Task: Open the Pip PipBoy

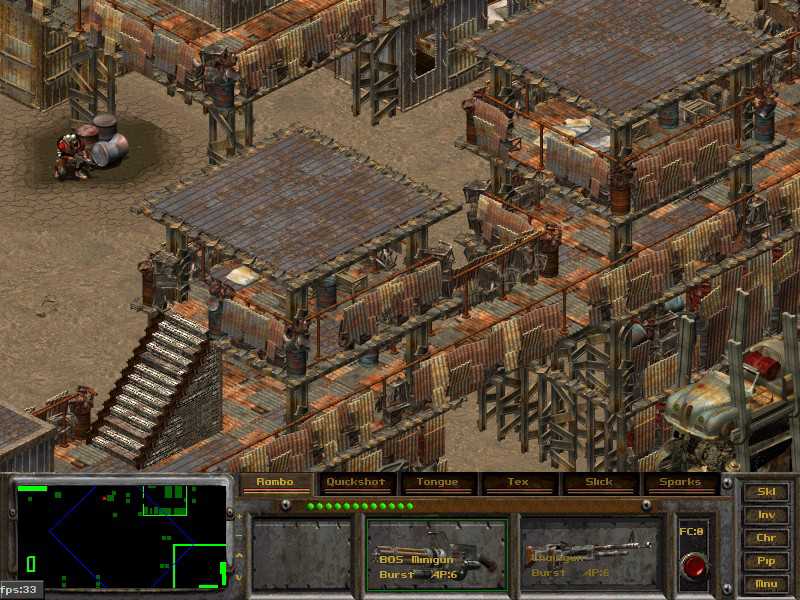Action: (x=766, y=561)
